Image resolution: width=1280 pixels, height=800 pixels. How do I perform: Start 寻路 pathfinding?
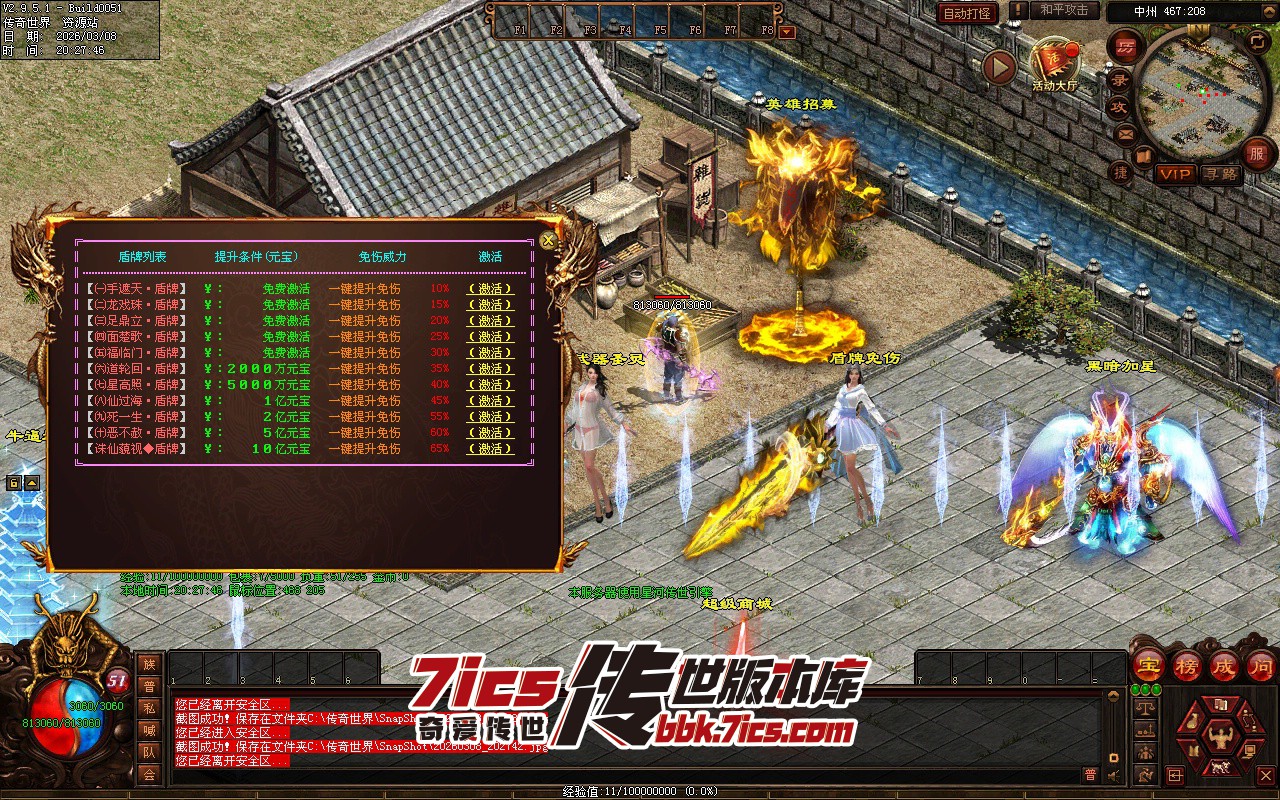[x=1220, y=174]
